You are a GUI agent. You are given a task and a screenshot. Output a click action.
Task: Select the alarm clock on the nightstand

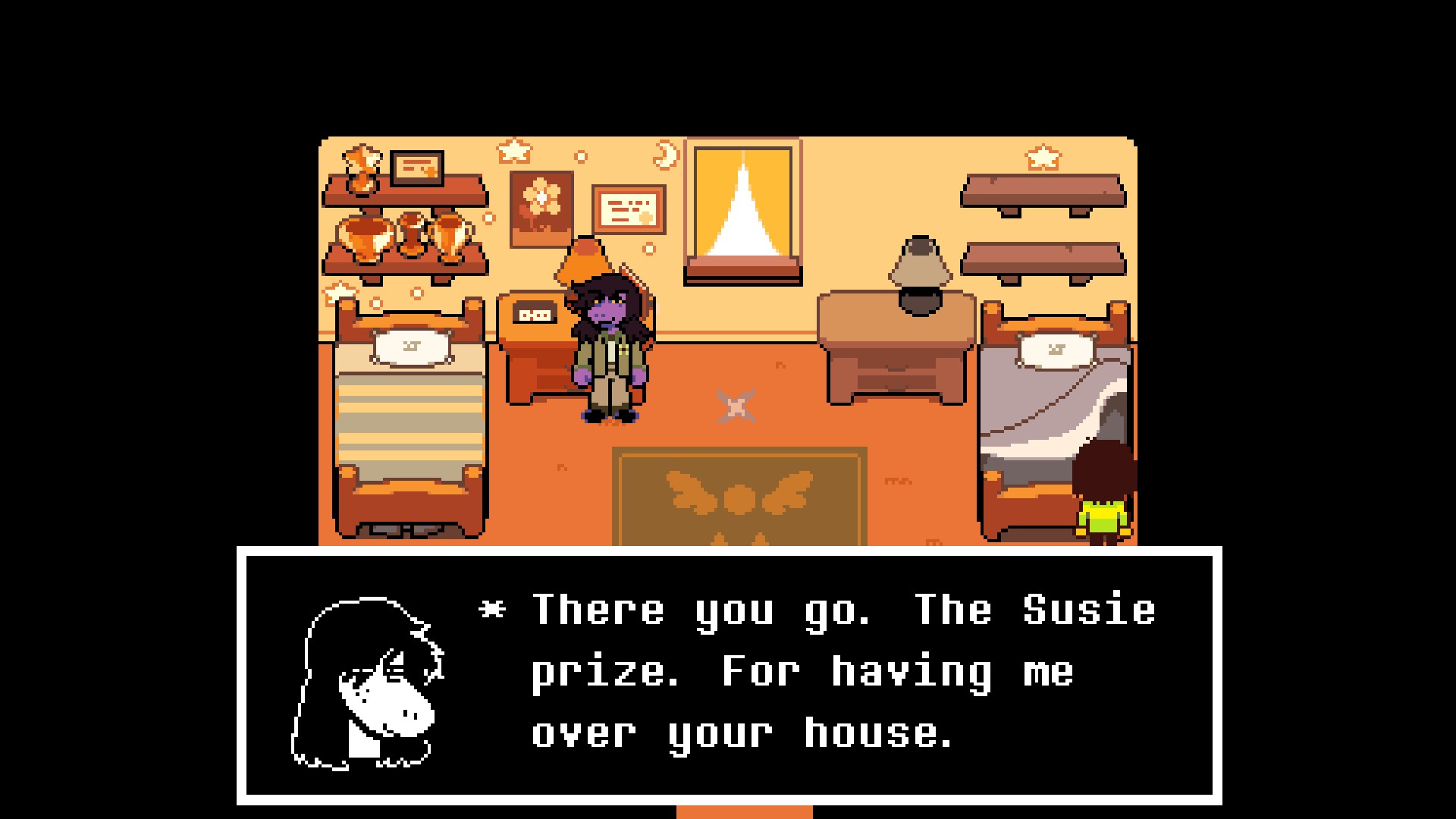(535, 312)
